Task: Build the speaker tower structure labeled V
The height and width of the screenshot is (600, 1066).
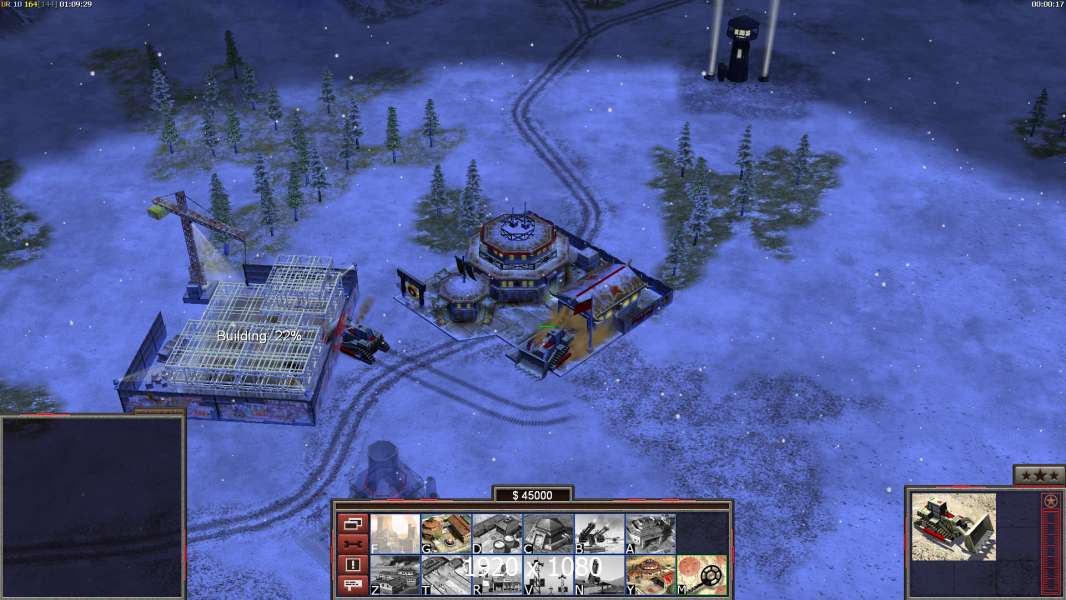Action: tap(548, 575)
